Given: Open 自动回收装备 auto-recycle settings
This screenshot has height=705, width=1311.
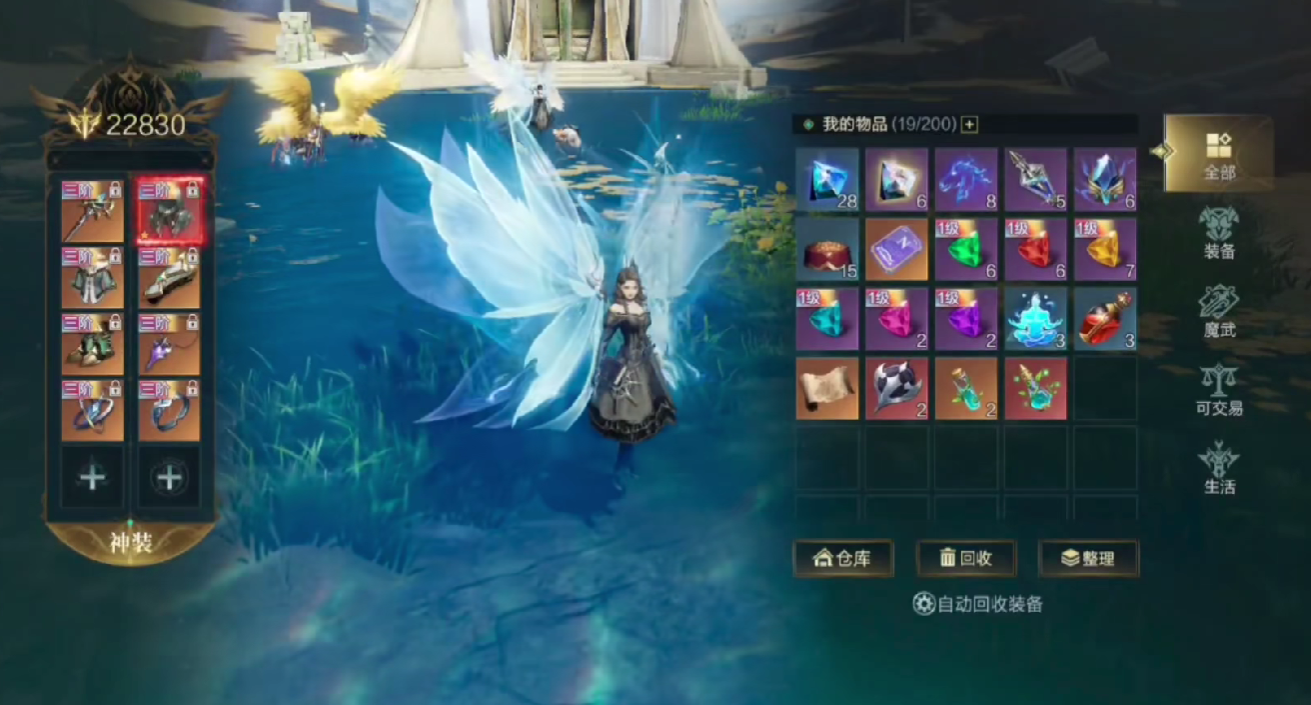Looking at the screenshot, I should point(978,604).
